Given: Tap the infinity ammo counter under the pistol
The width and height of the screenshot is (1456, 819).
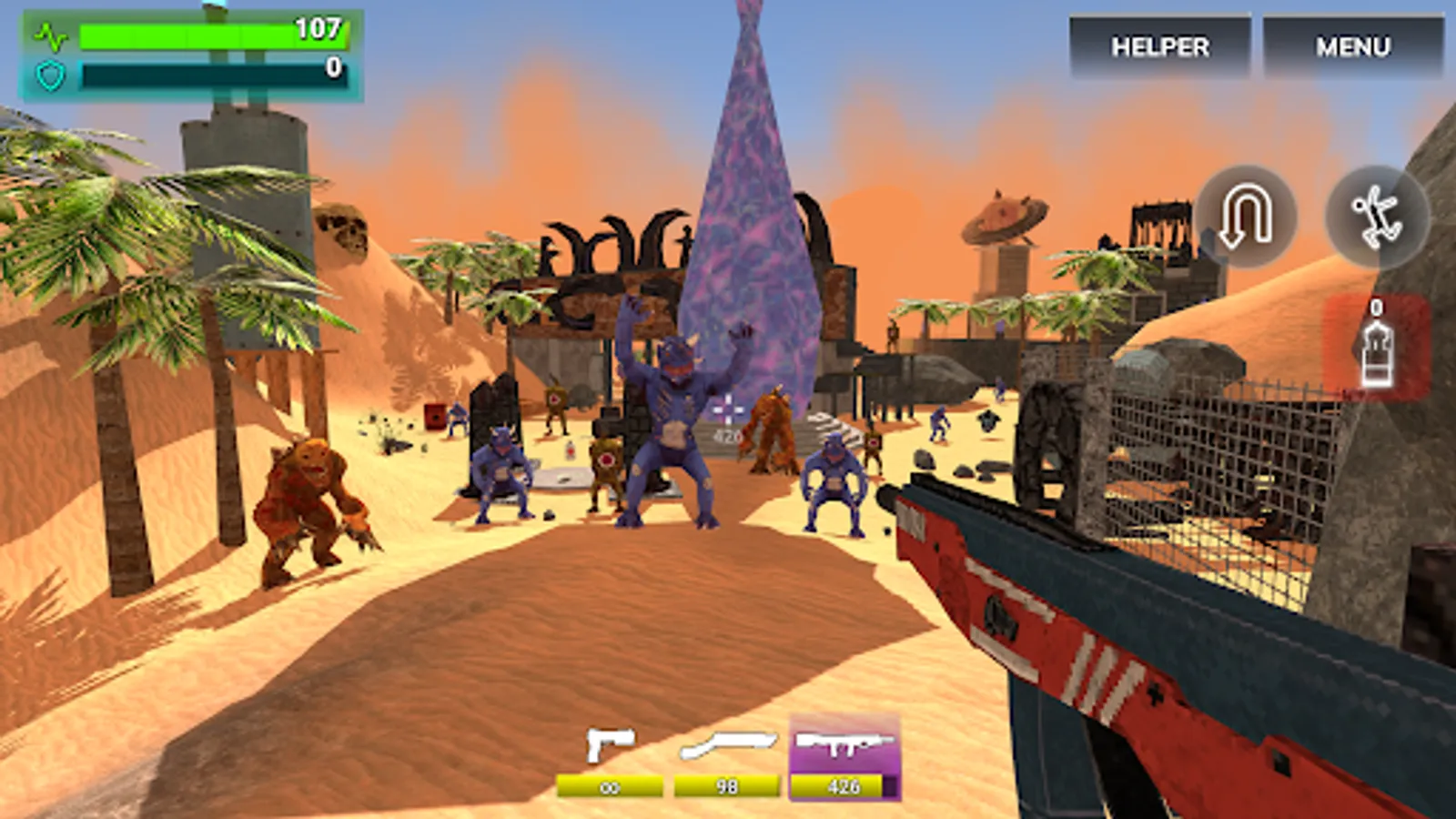Looking at the screenshot, I should click(x=612, y=784).
